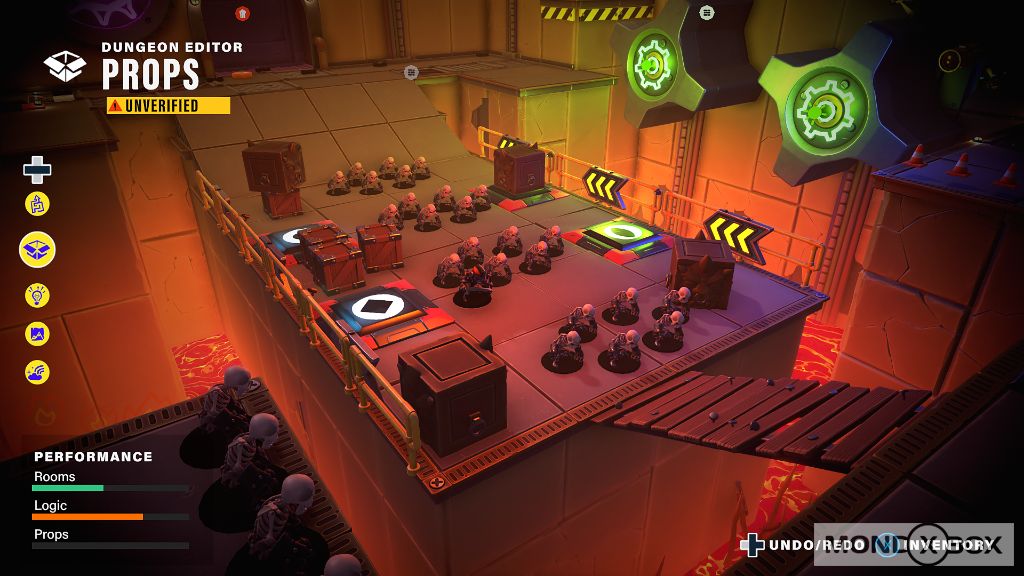Switch to the lightbulb logic mode
1024x576 pixels.
[37, 295]
